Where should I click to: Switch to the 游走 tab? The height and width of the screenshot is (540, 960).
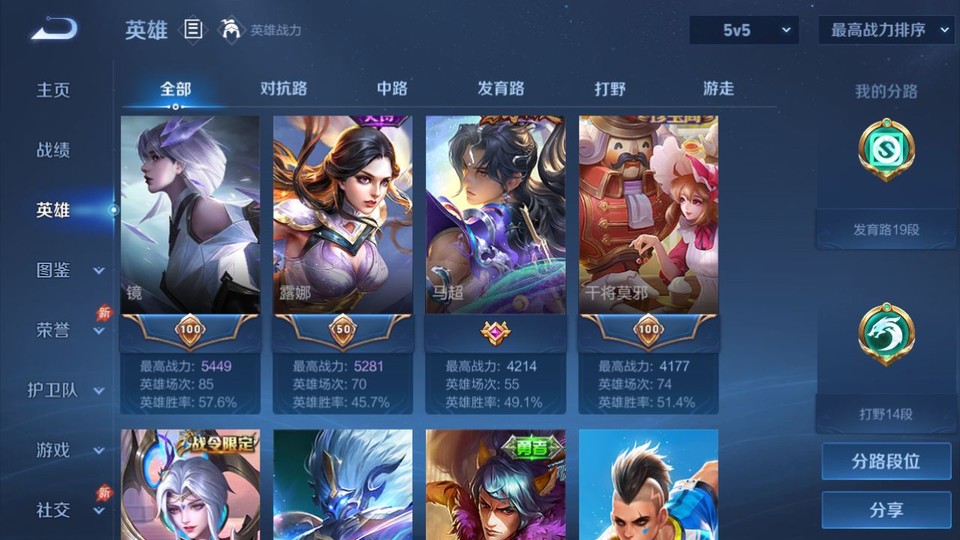[x=718, y=88]
